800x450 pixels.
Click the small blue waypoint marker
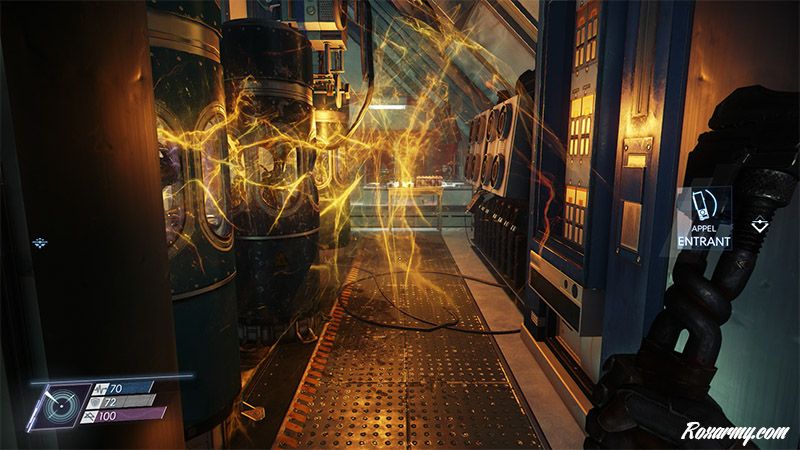40,242
